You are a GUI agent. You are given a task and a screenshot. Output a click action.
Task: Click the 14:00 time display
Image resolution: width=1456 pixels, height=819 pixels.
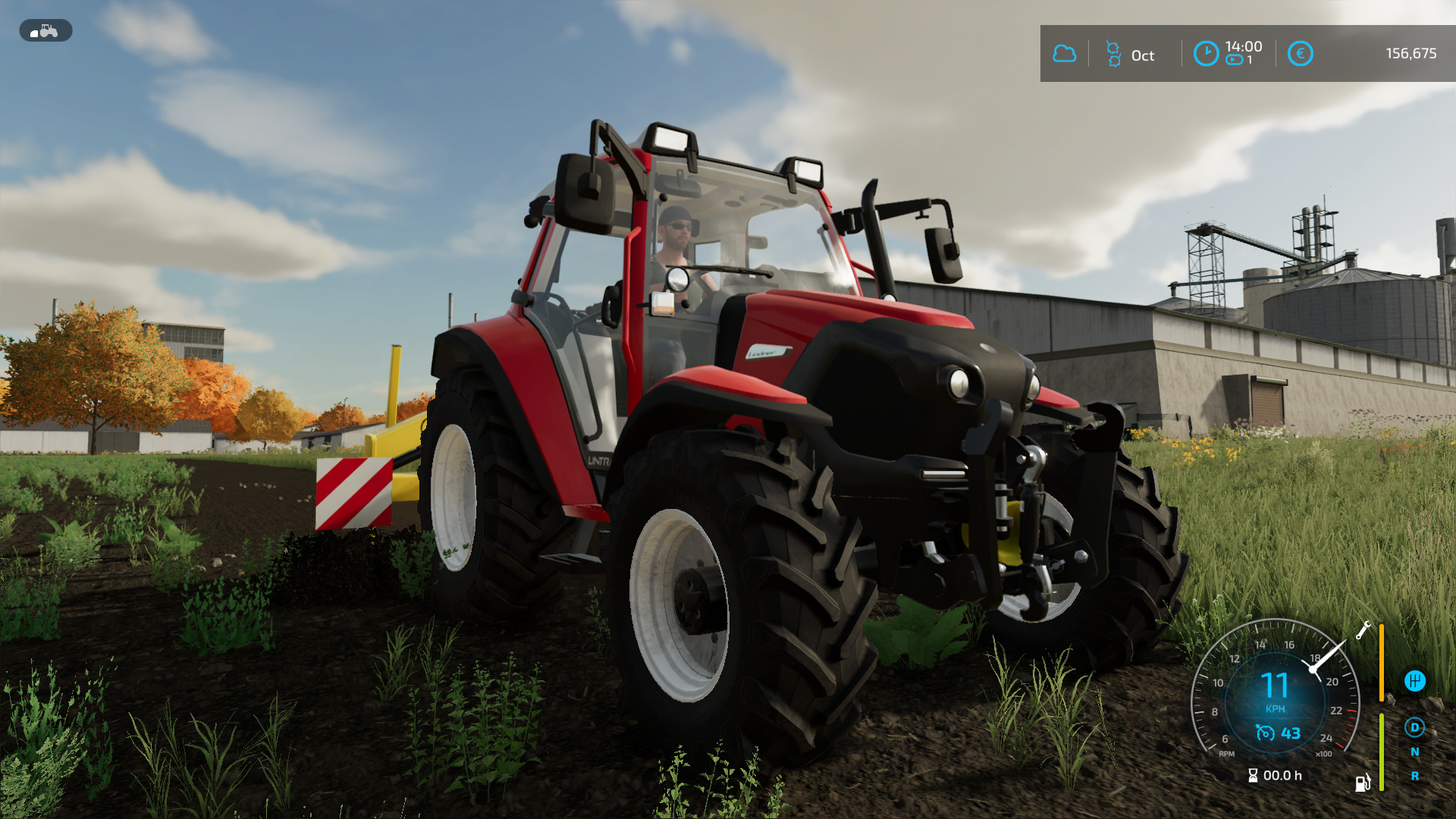(1244, 48)
